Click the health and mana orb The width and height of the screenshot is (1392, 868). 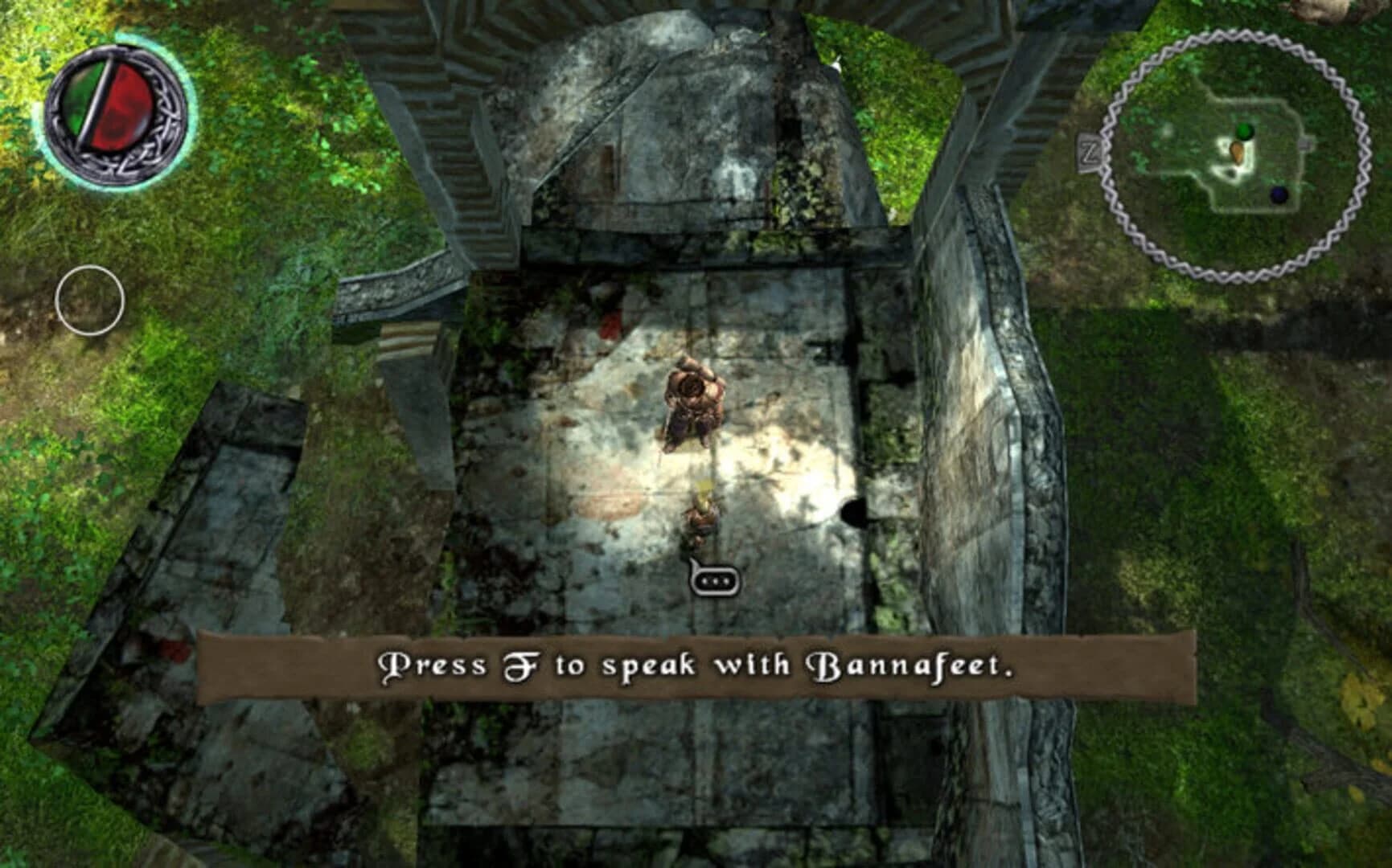click(115, 115)
